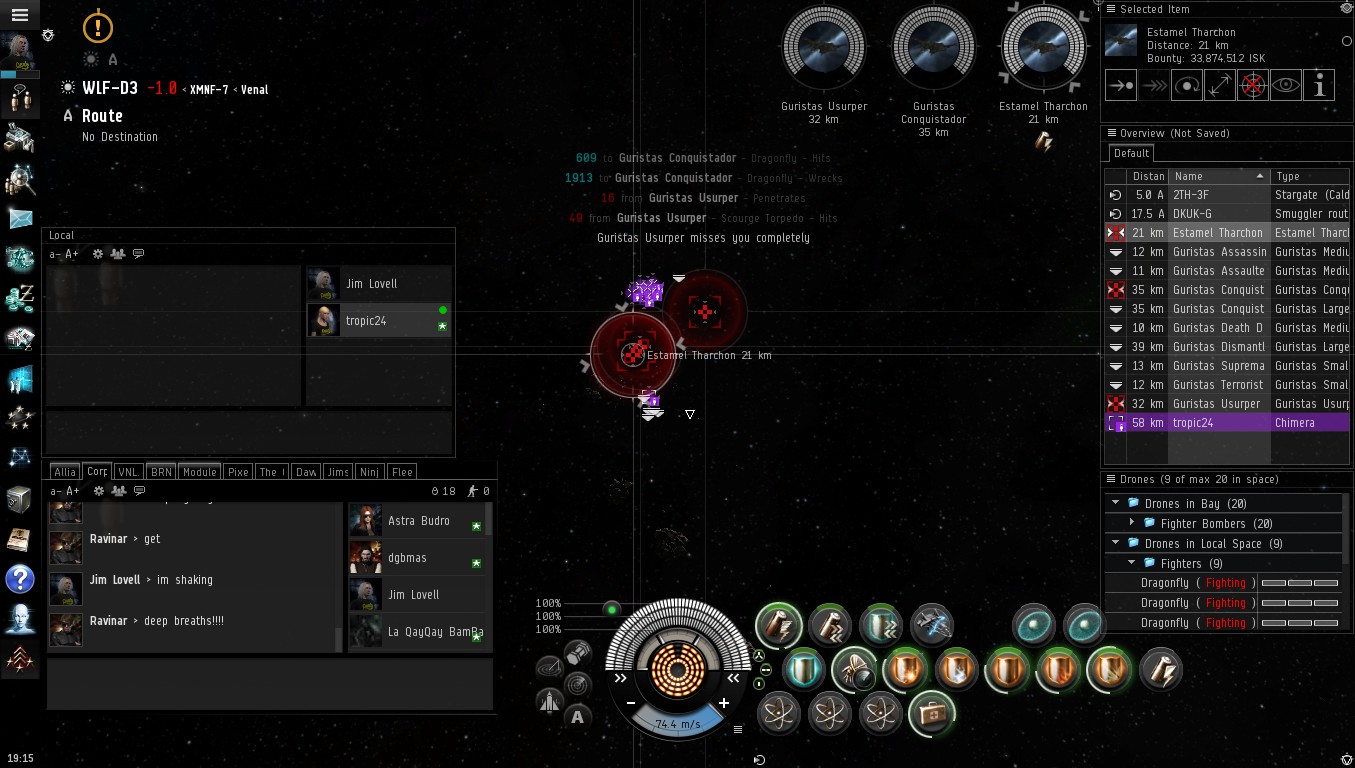Select Astra Budro in the chat member list
1355x768 pixels.
pyautogui.click(x=418, y=521)
